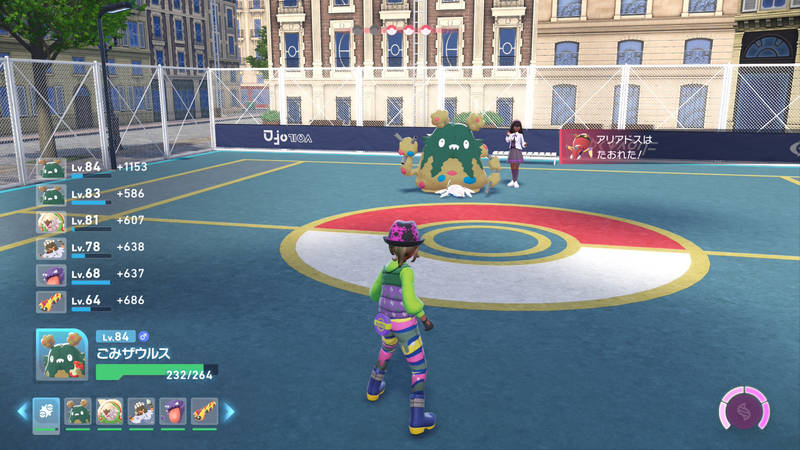Click the left arrow of the party bar
The width and height of the screenshot is (800, 450).
point(22,410)
